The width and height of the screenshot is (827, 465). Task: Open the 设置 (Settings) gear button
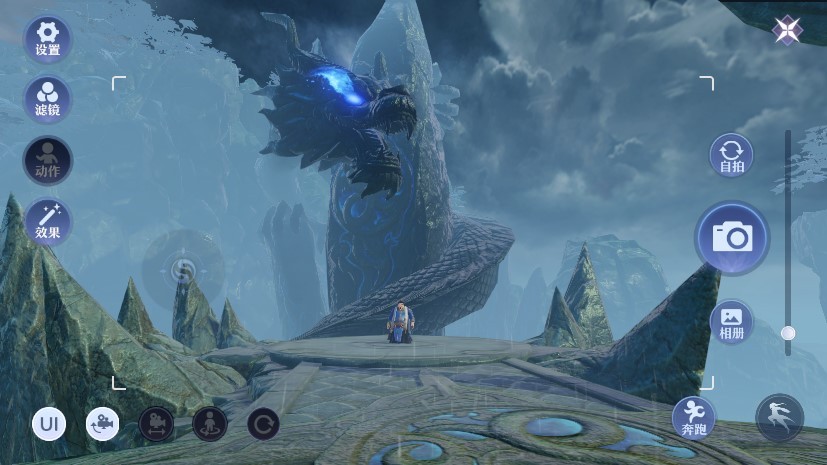point(47,37)
